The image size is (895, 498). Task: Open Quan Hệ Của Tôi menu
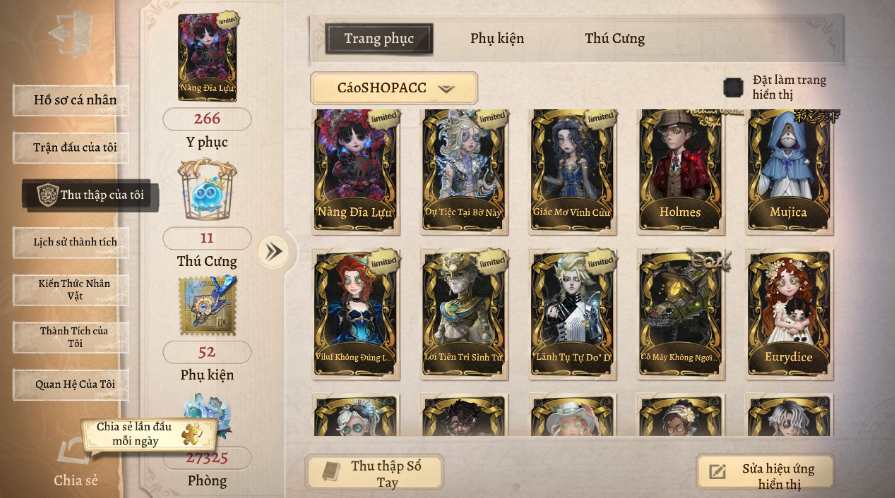(x=73, y=384)
